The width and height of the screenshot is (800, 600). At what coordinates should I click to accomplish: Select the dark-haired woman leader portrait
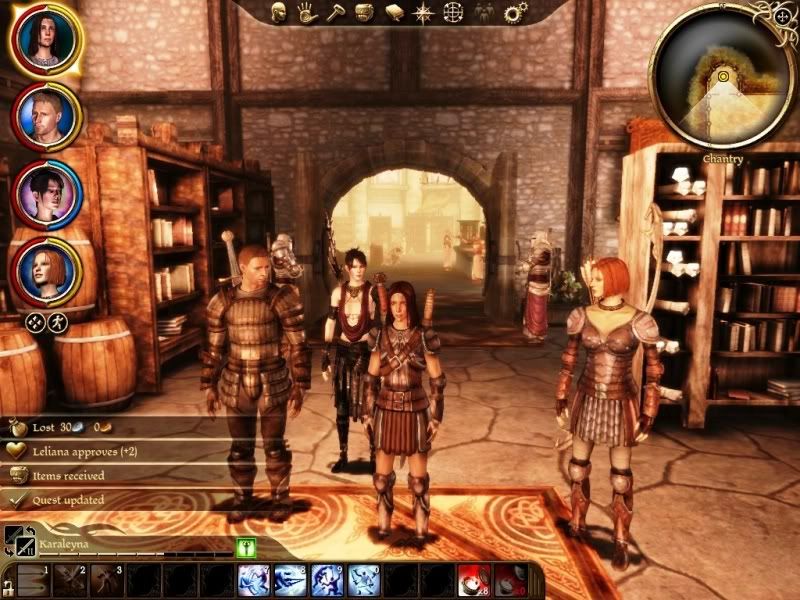[x=45, y=37]
